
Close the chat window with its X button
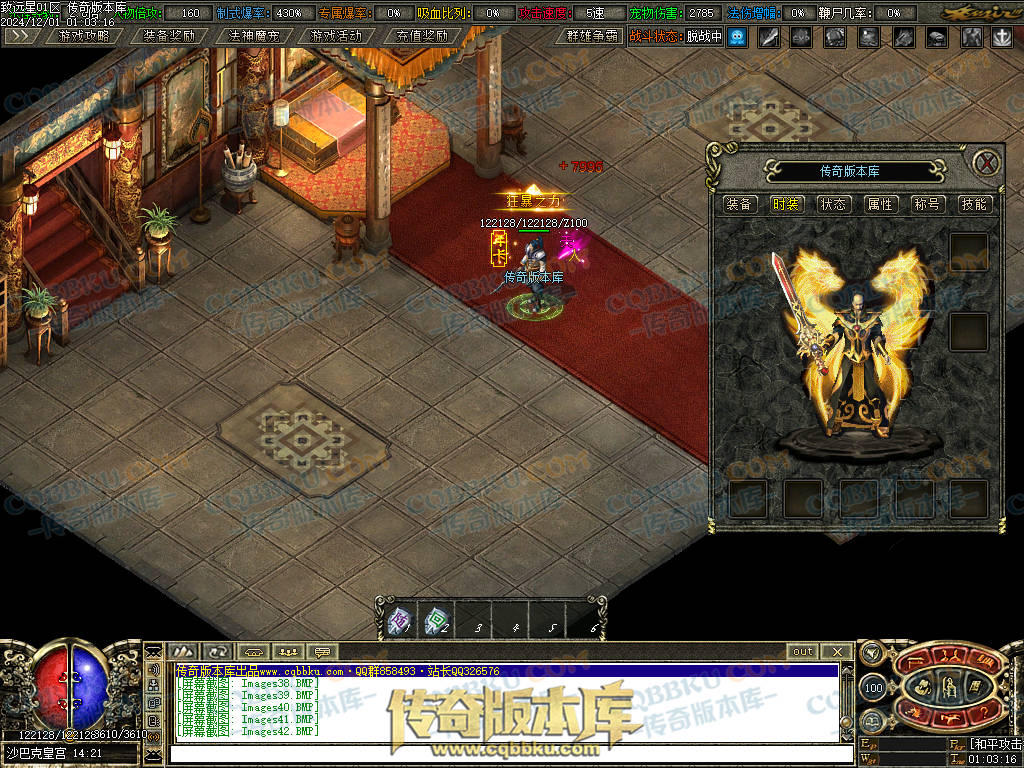point(837,652)
